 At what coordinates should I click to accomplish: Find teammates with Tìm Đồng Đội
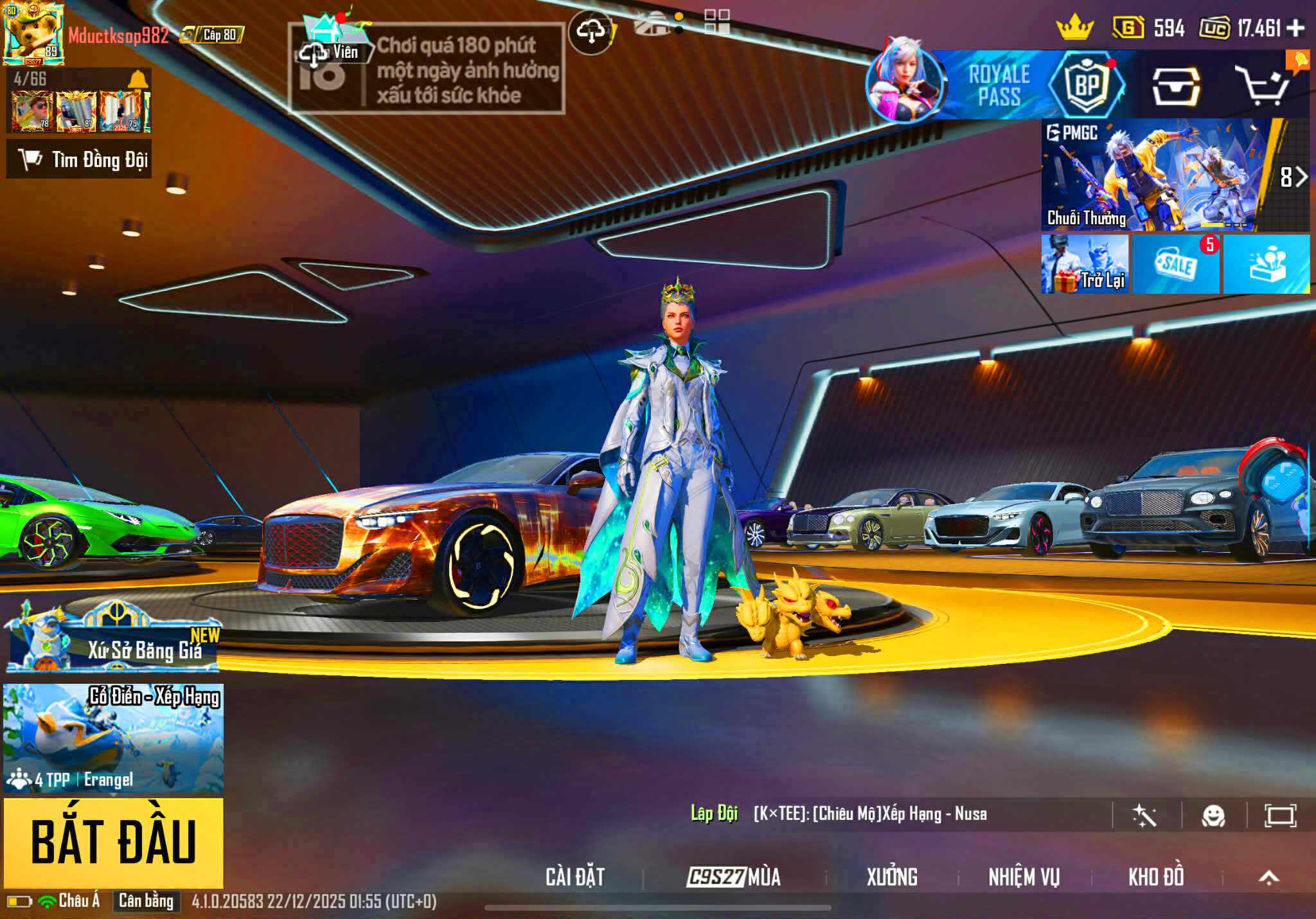point(80,159)
